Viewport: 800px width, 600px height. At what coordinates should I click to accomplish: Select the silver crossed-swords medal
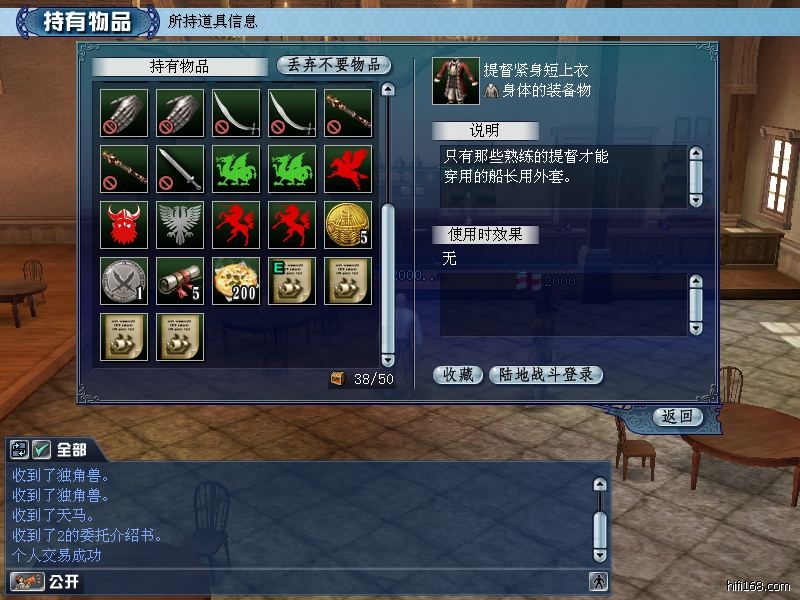[x=124, y=281]
